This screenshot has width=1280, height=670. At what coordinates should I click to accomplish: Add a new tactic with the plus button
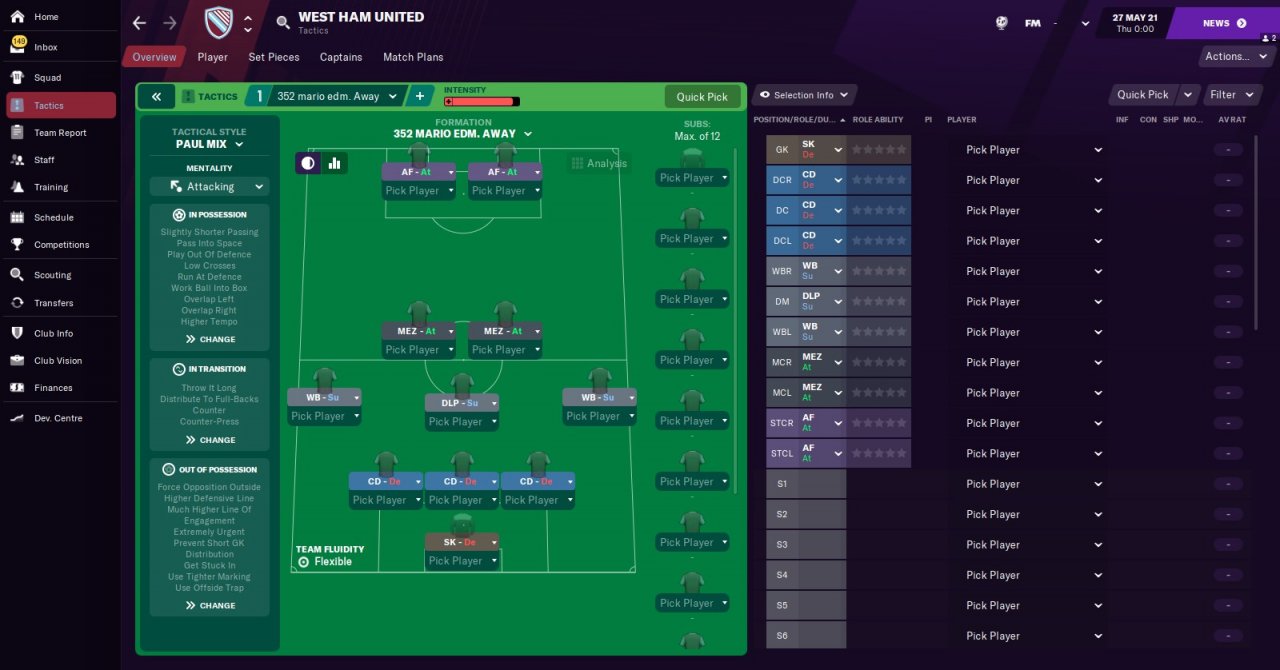[x=420, y=97]
